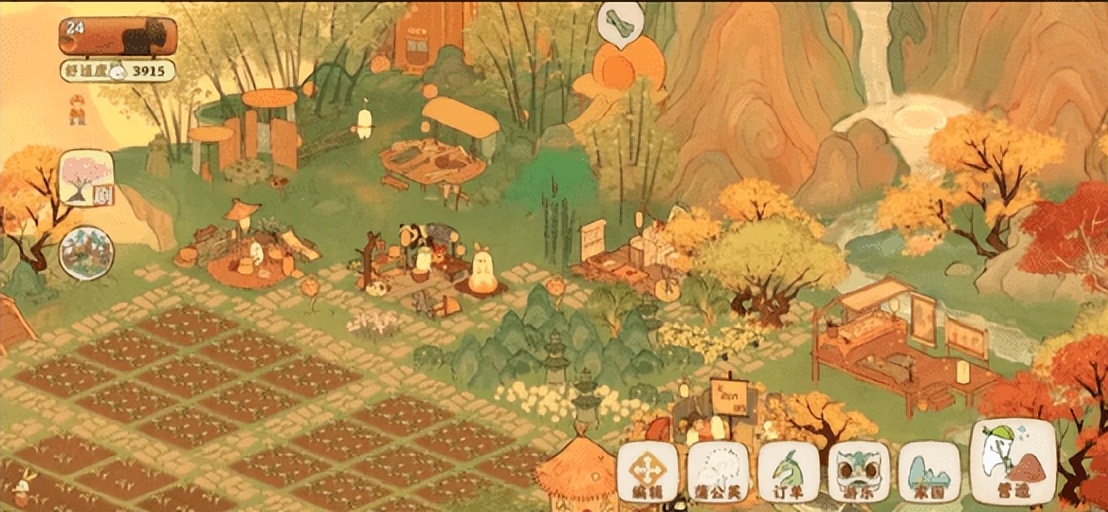The image size is (1108, 512).
Task: Tap the bone speech bubble
Action: [x=620, y=23]
